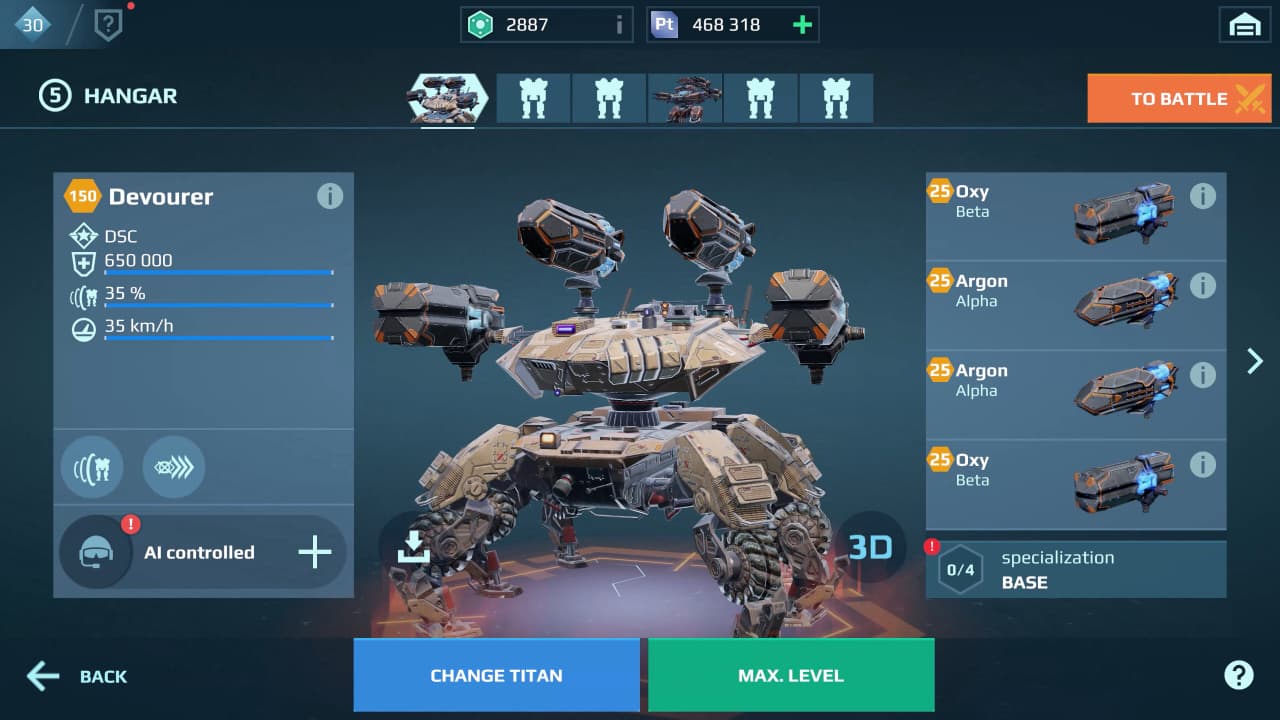
Task: View the dash arrows ability icon
Action: [x=173, y=466]
